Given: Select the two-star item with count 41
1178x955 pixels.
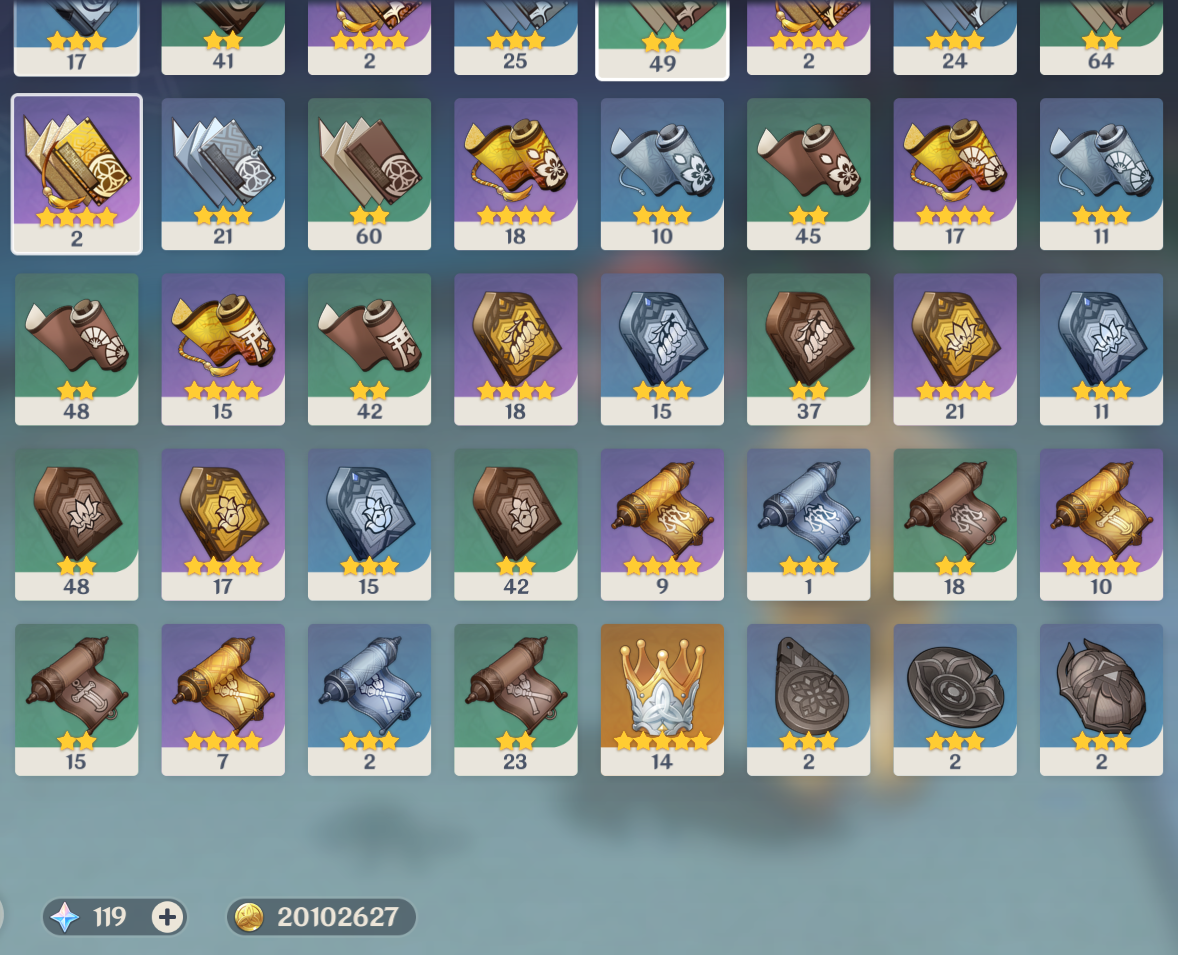Looking at the screenshot, I should pos(223,35).
